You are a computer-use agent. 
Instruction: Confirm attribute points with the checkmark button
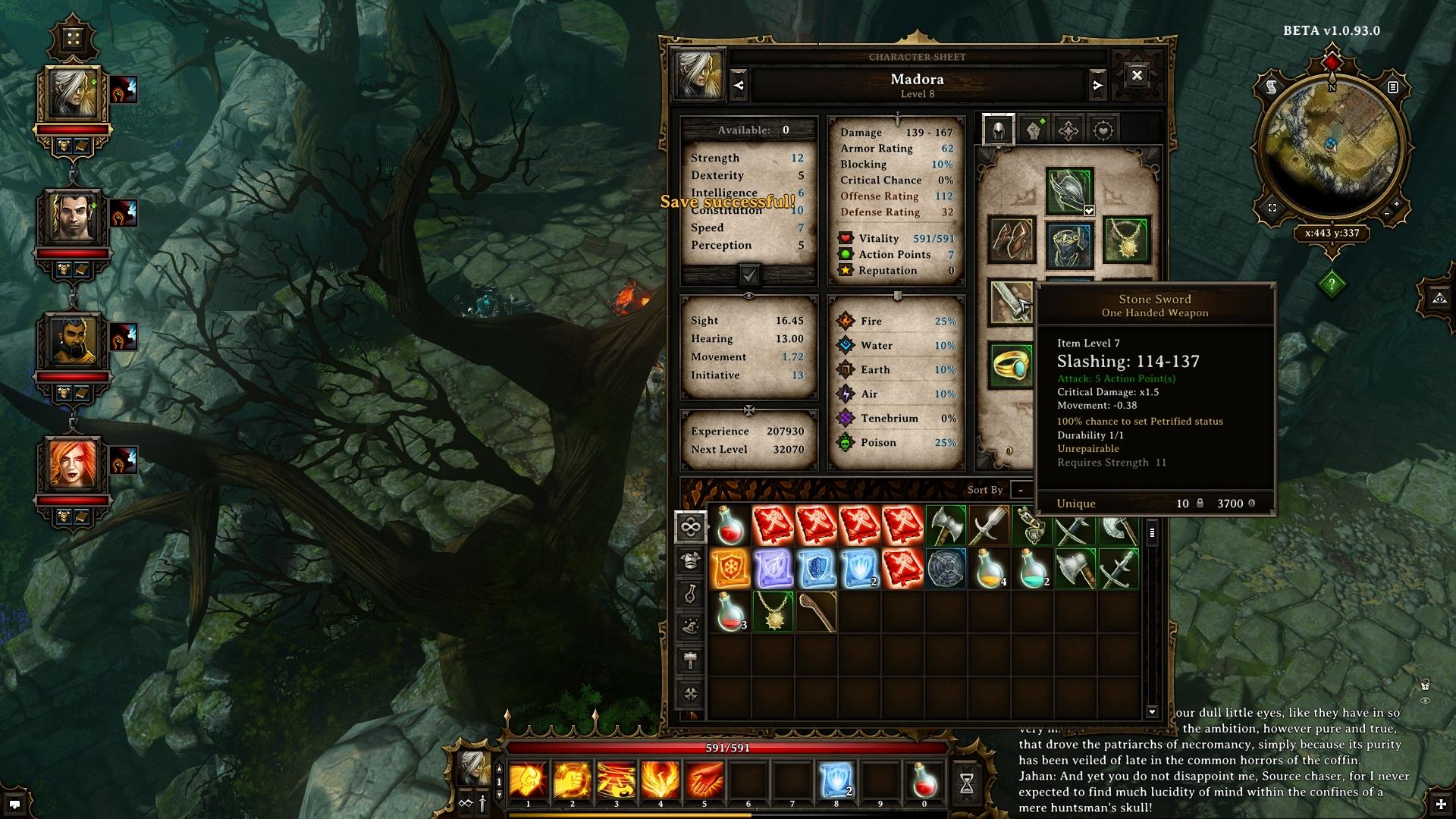[x=749, y=275]
